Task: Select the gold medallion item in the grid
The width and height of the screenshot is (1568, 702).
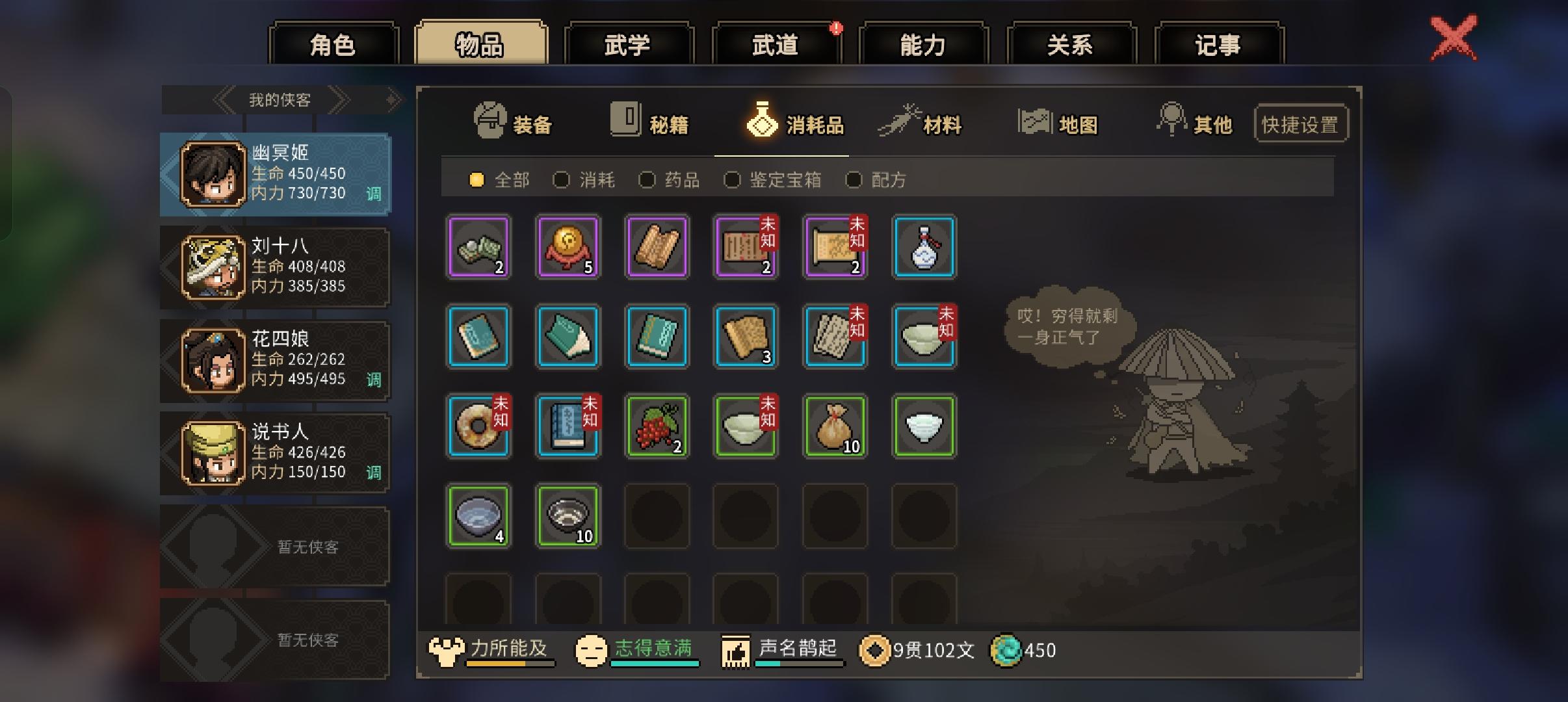Action: 568,248
